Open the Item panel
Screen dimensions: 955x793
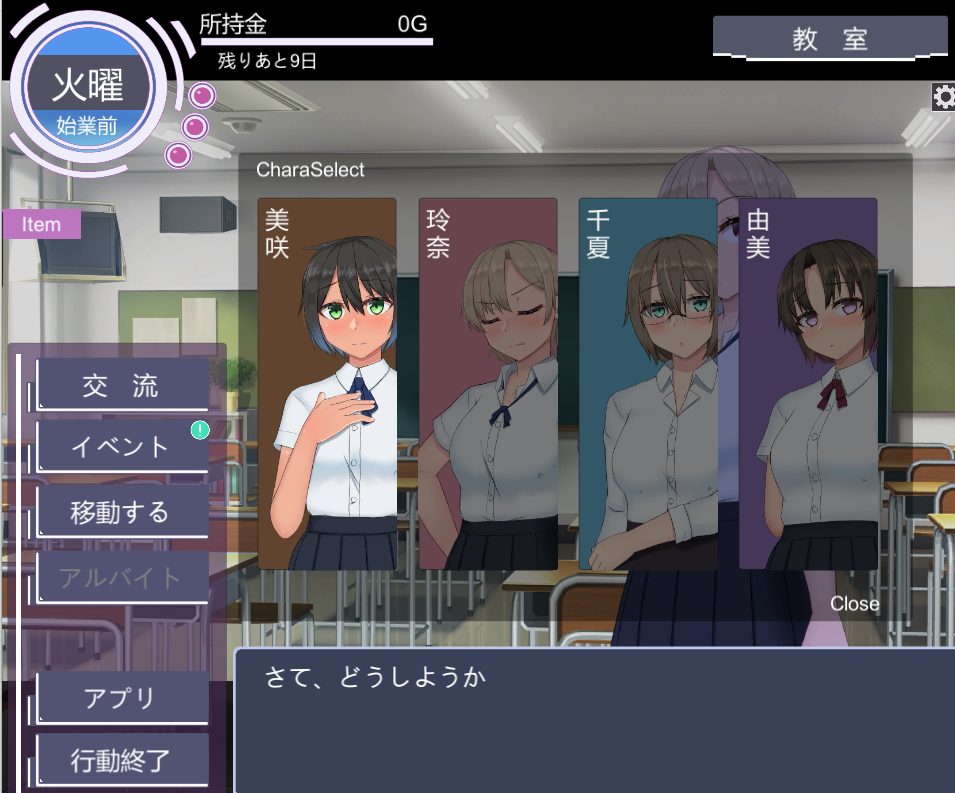41,224
